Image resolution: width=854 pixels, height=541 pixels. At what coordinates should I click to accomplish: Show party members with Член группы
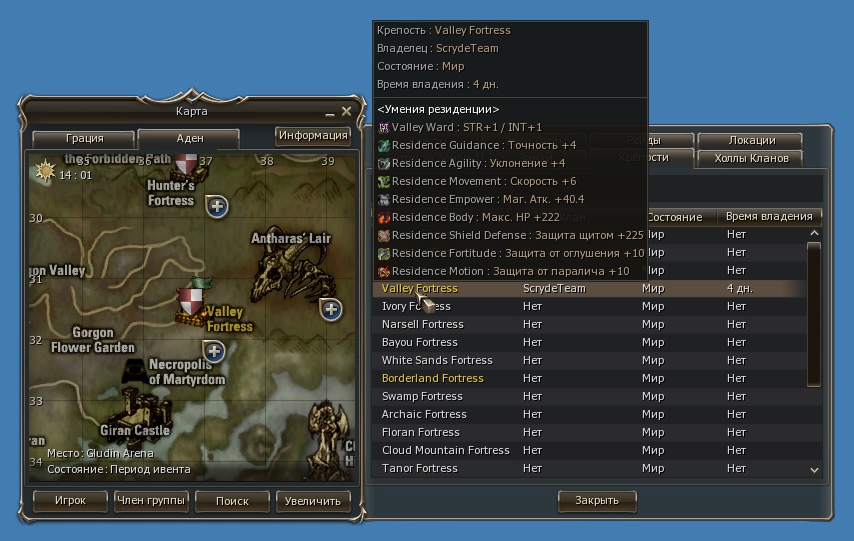(151, 501)
